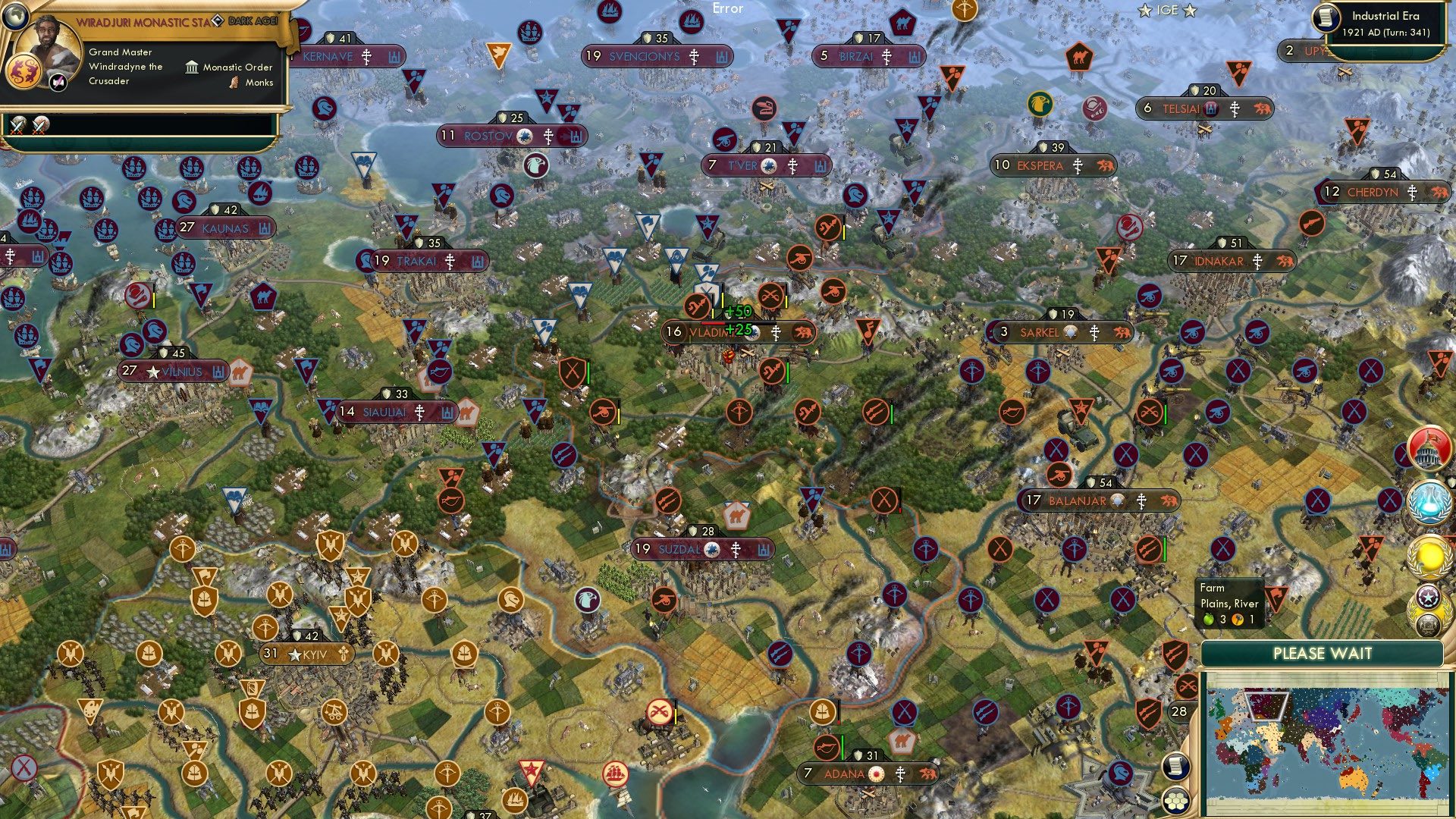Click the Monastic Order building icon
The image size is (1456, 819).
[192, 67]
